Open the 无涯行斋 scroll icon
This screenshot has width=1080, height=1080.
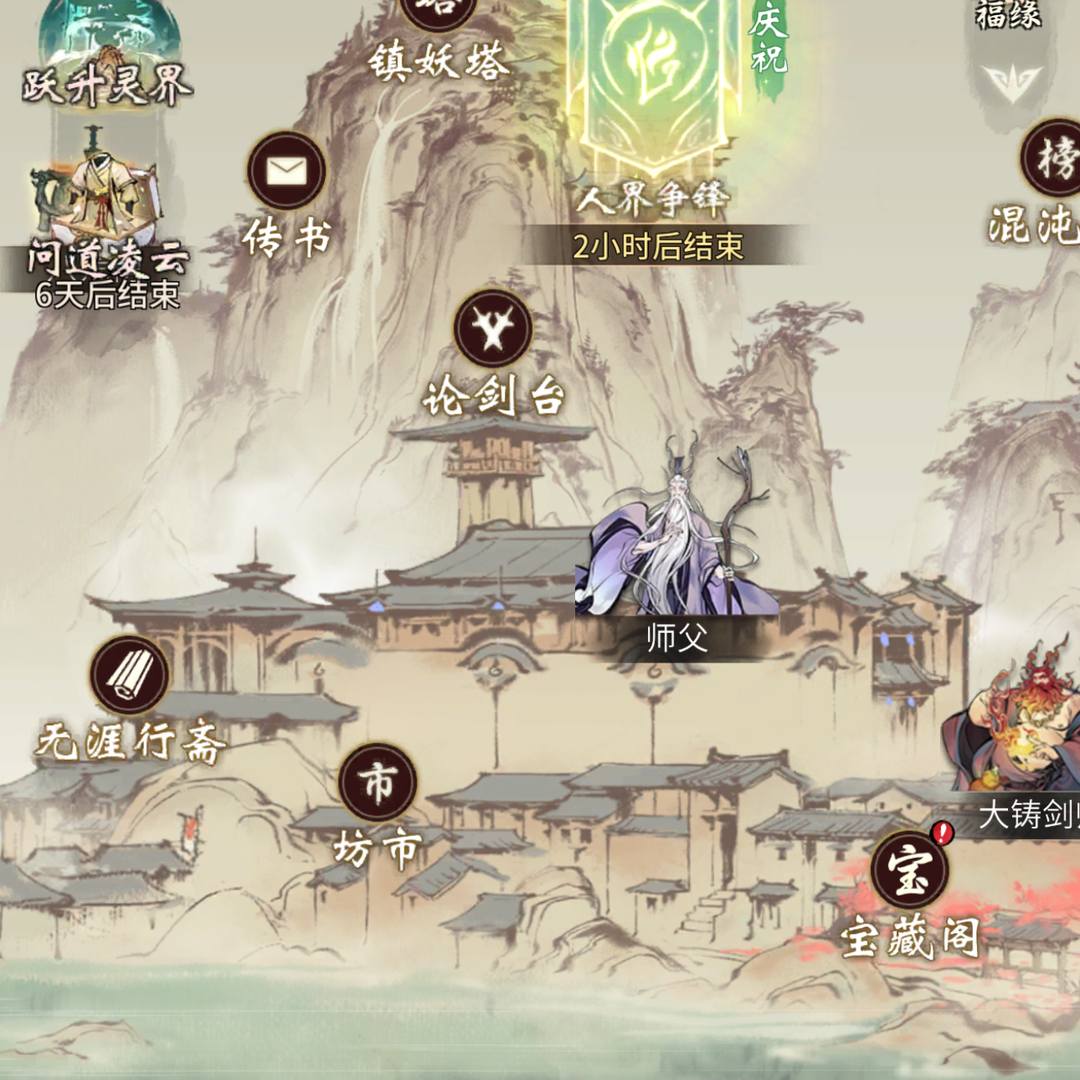[x=129, y=676]
